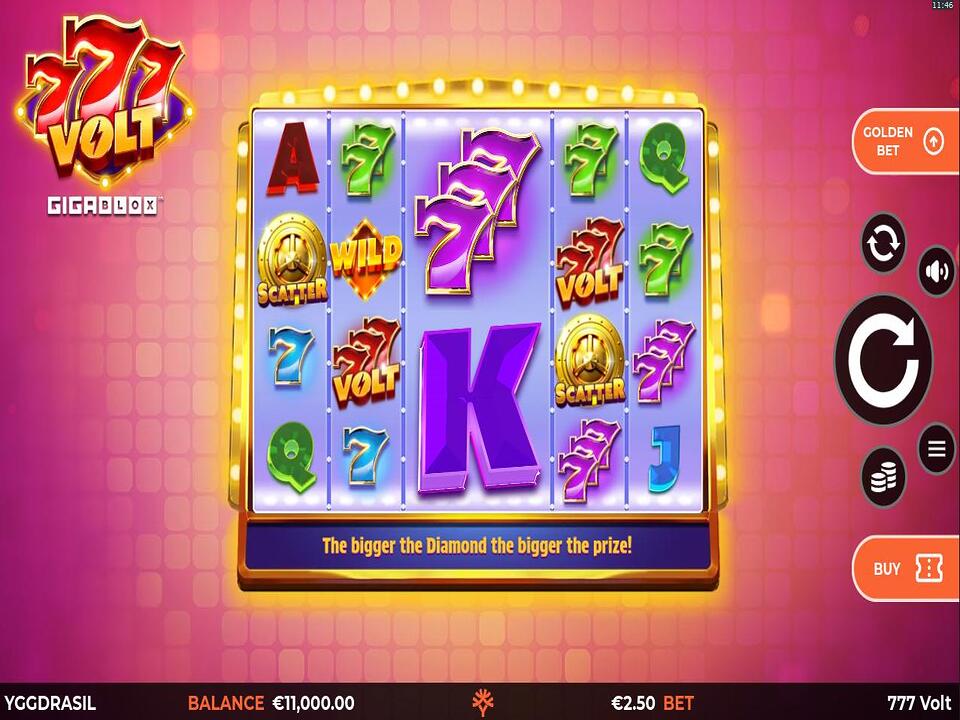
Task: Activate the Golden Bet button
Action: click(x=904, y=141)
